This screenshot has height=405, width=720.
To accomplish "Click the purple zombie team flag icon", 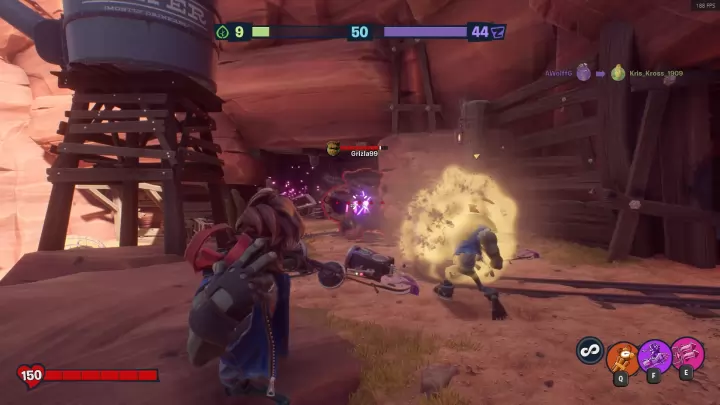I will 498,32.
